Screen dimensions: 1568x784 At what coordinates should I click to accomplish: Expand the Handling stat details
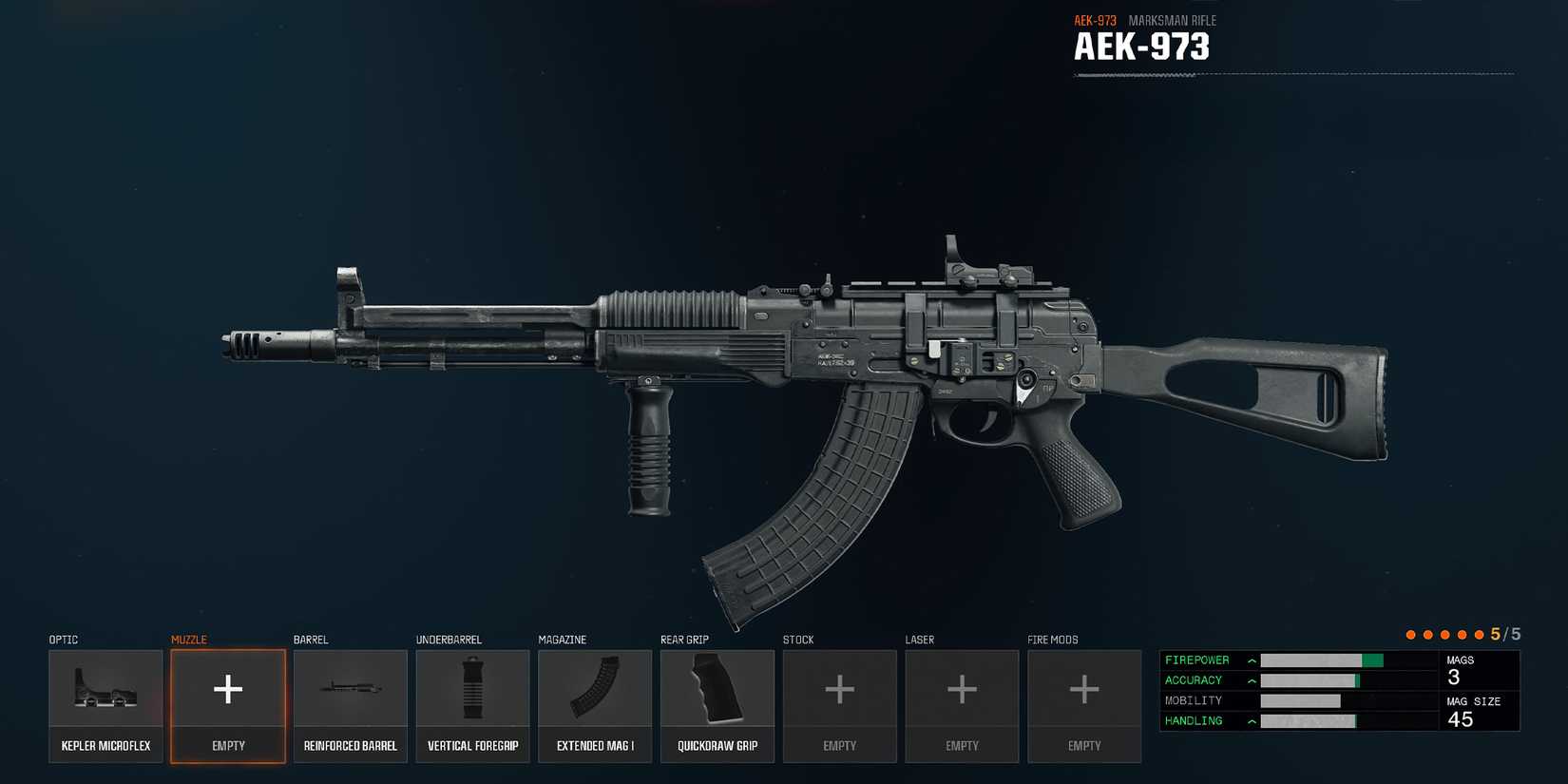(1252, 720)
